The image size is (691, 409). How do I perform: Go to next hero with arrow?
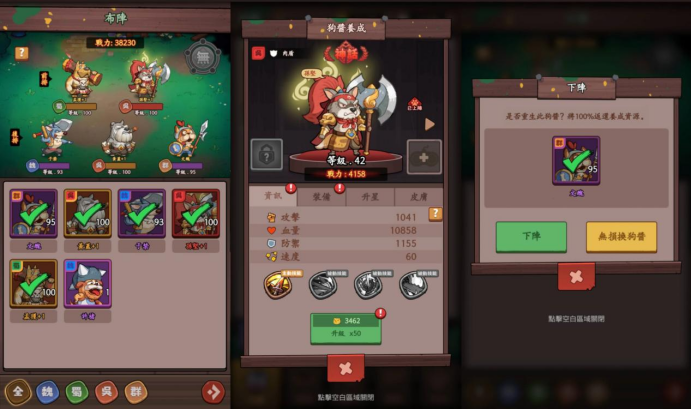431,125
